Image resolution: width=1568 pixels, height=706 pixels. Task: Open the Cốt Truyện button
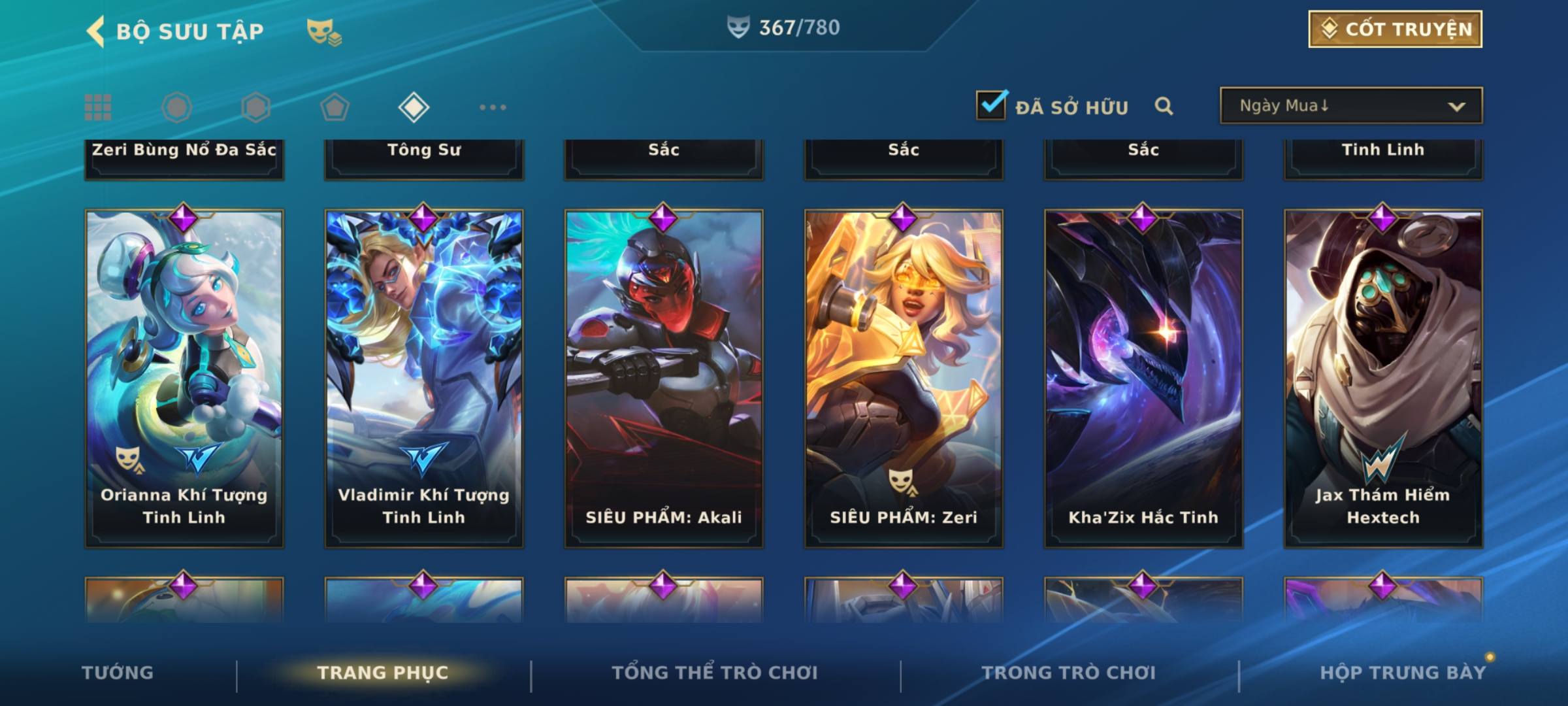point(1395,29)
